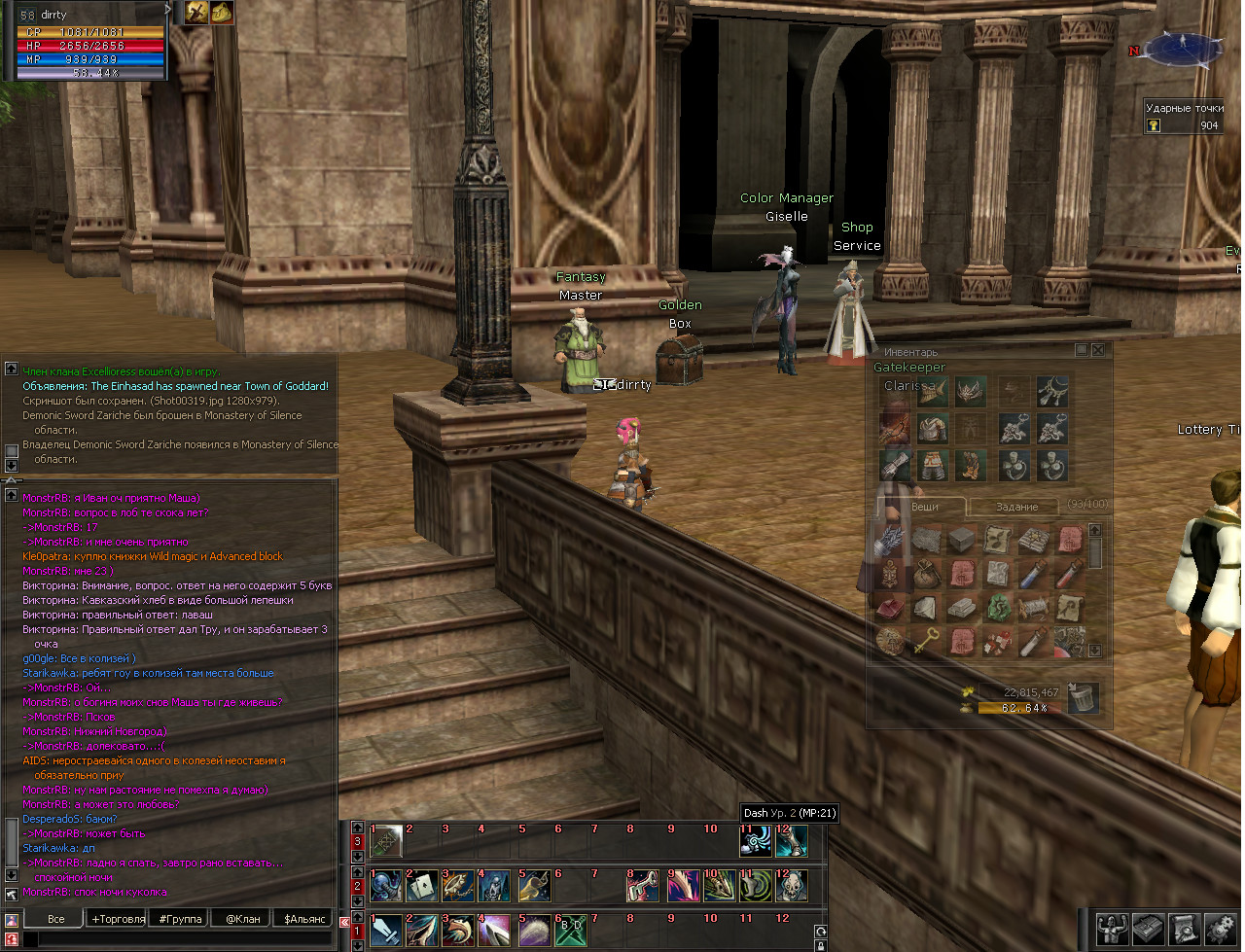Close the inventory window
1245x952 pixels.
point(1098,350)
